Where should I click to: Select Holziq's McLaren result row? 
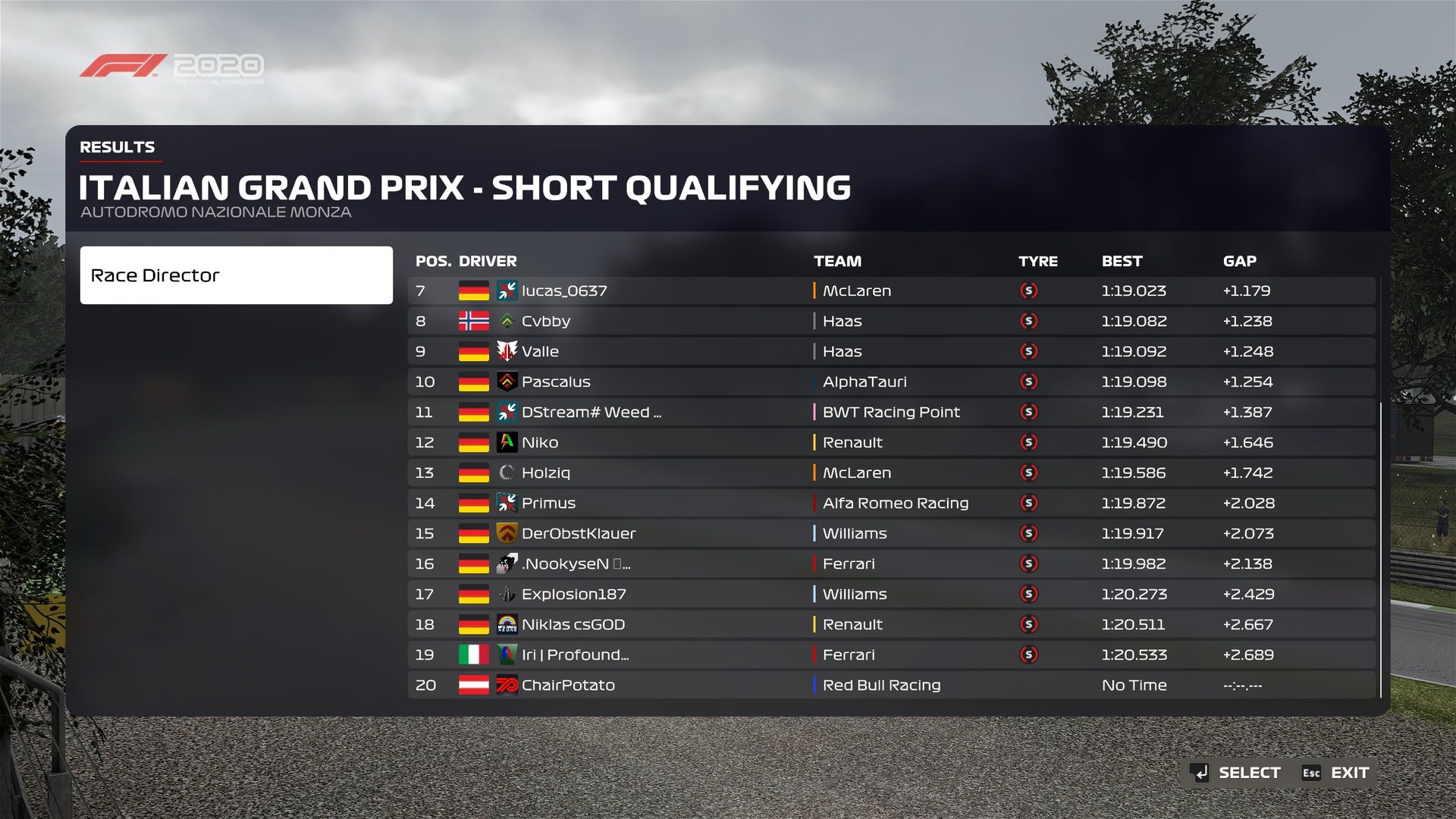coord(891,472)
